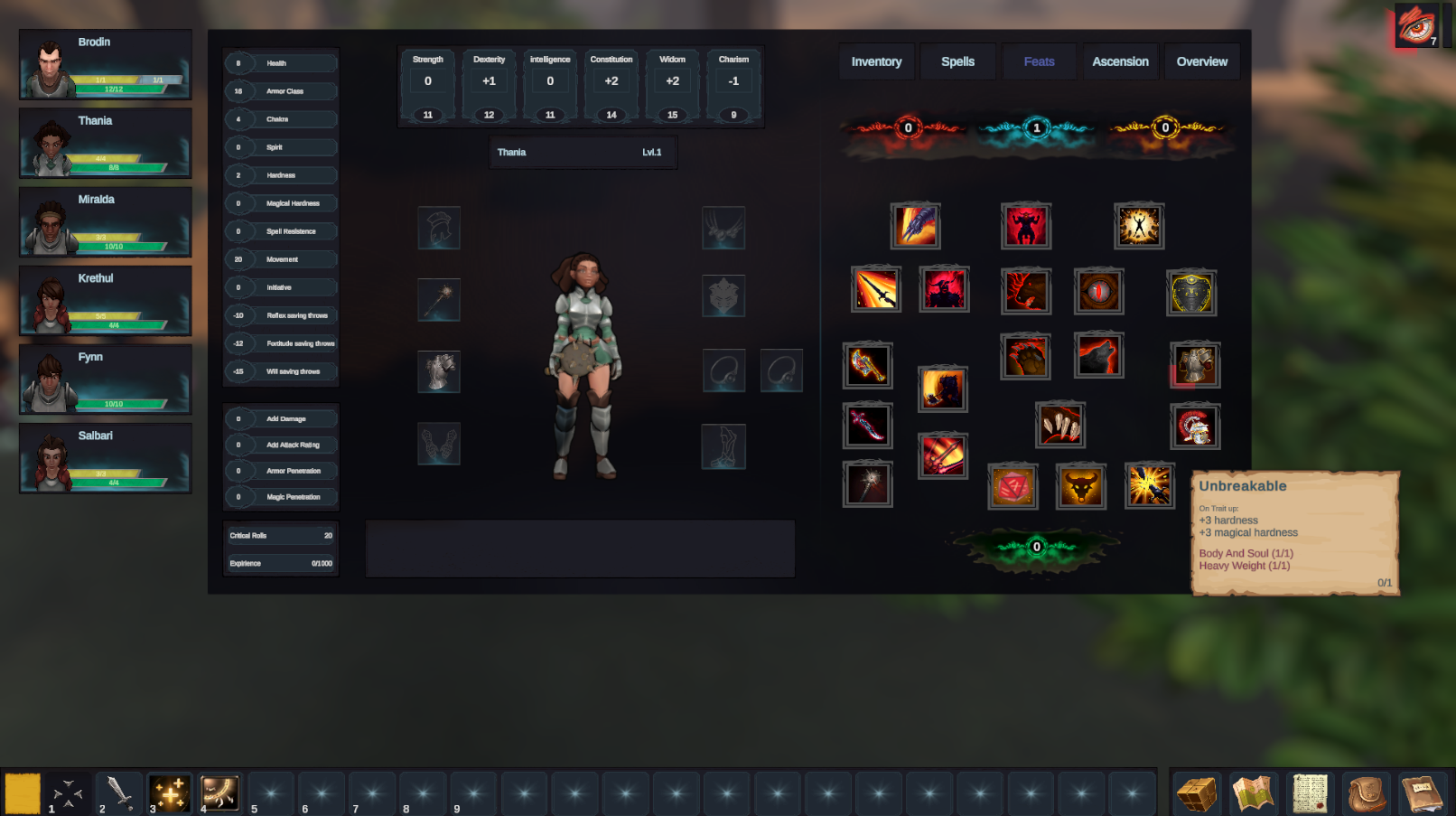Click the bull head feat icon

[1081, 485]
